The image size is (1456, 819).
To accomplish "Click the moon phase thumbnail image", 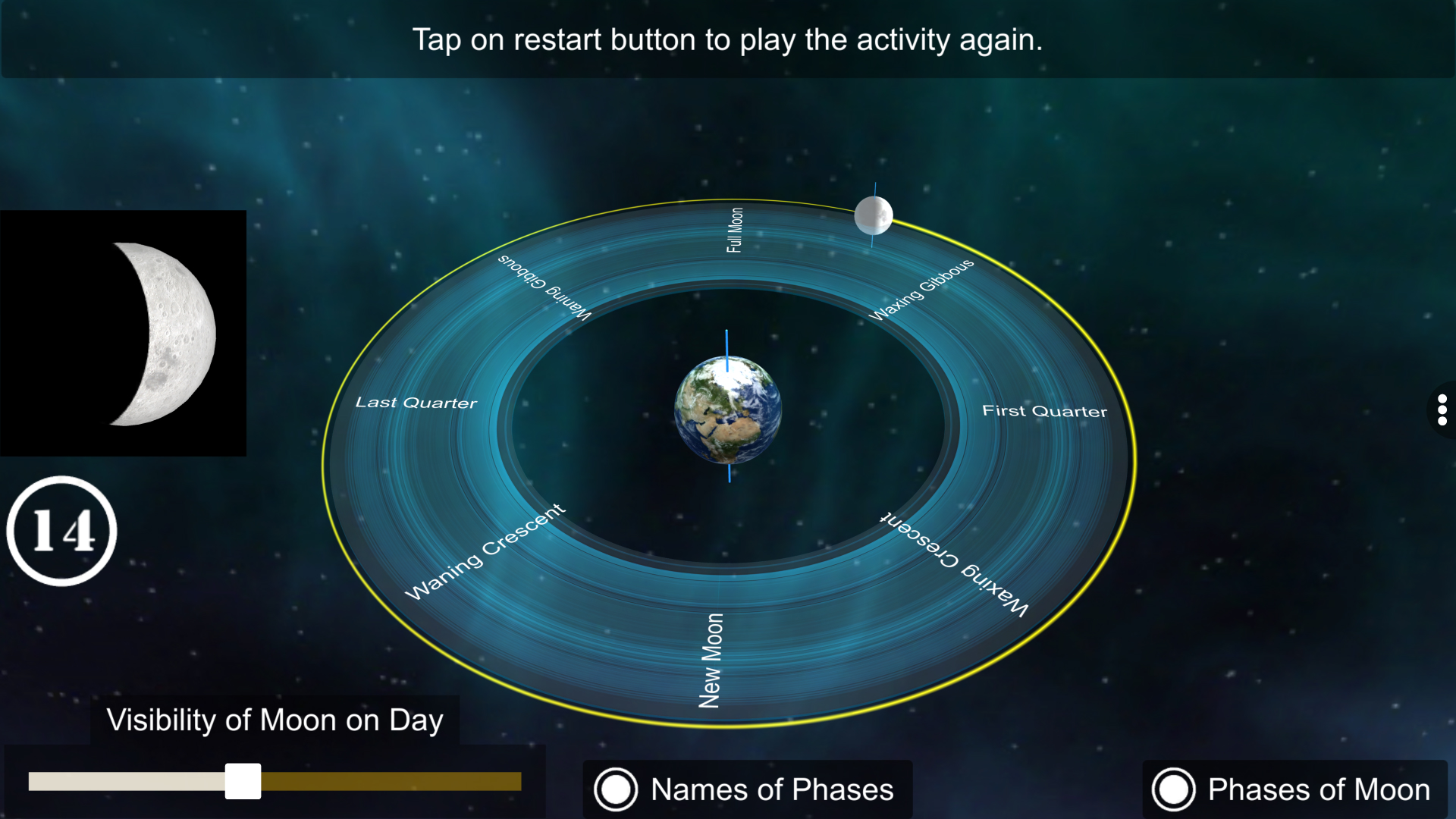I will pyautogui.click(x=124, y=333).
